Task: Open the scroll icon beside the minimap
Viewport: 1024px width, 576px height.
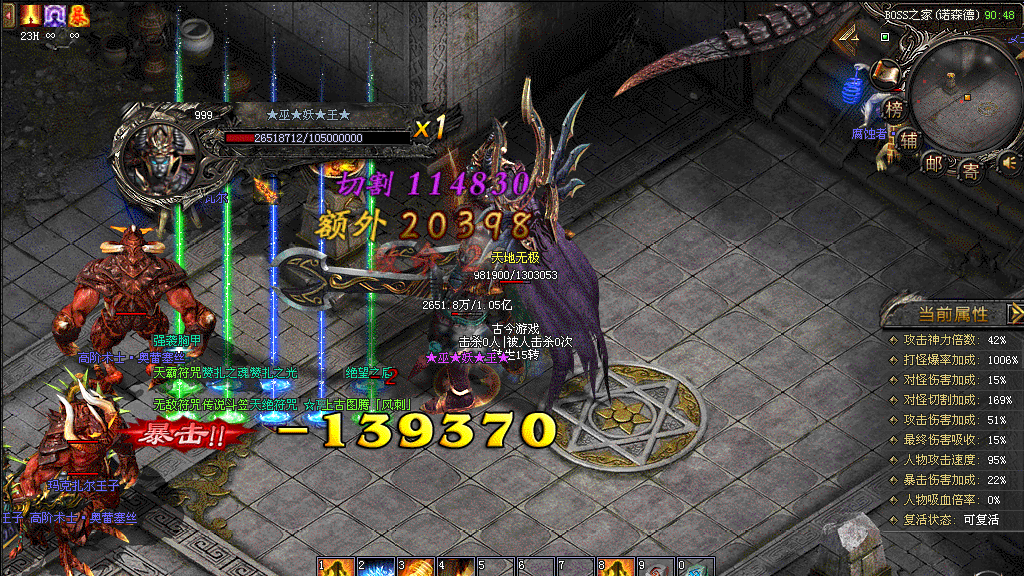Action: click(883, 72)
